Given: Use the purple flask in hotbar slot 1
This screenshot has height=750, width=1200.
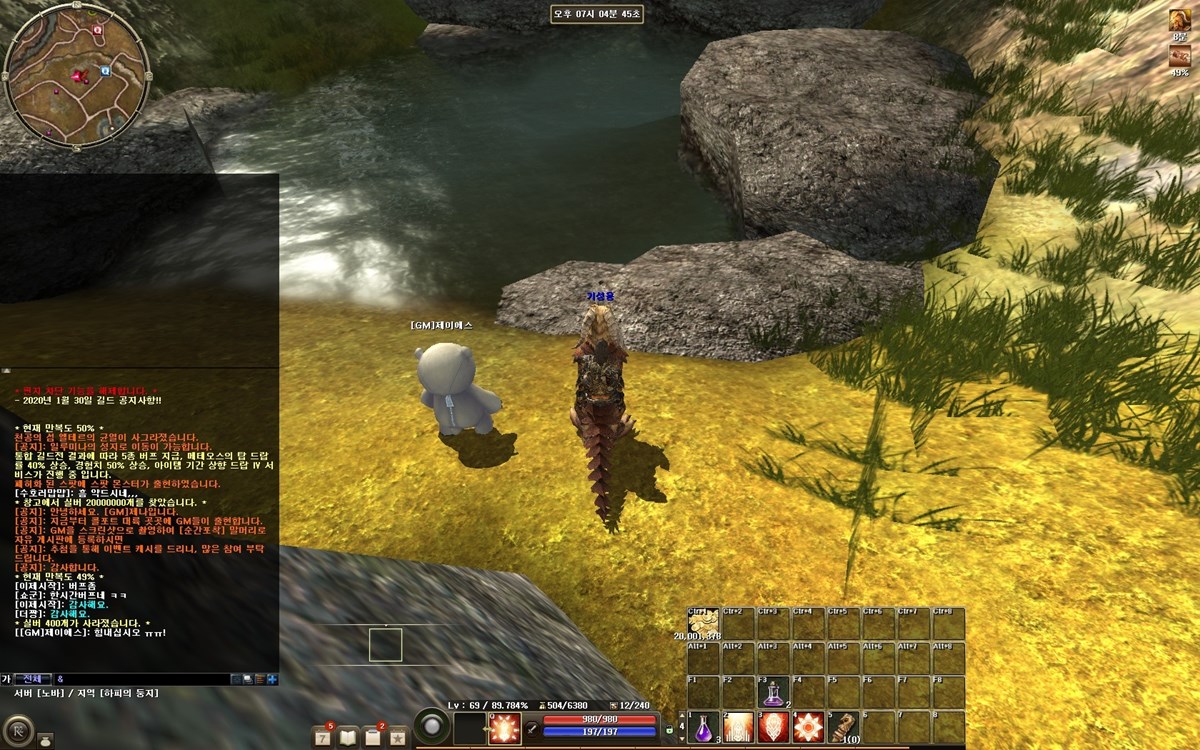Looking at the screenshot, I should [704, 726].
